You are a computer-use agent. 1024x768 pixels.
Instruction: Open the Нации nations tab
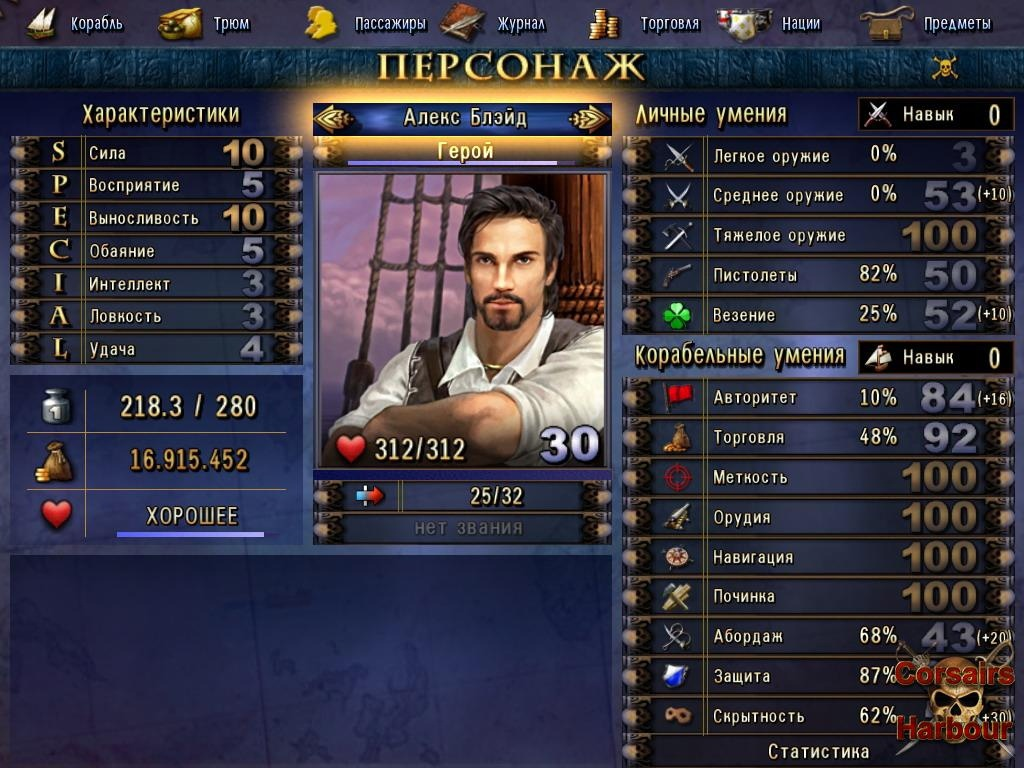click(777, 23)
